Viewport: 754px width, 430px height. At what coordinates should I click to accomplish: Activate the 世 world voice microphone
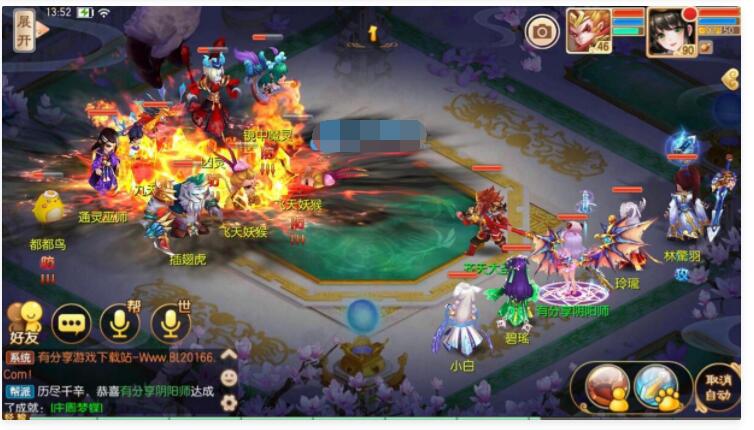coord(171,322)
